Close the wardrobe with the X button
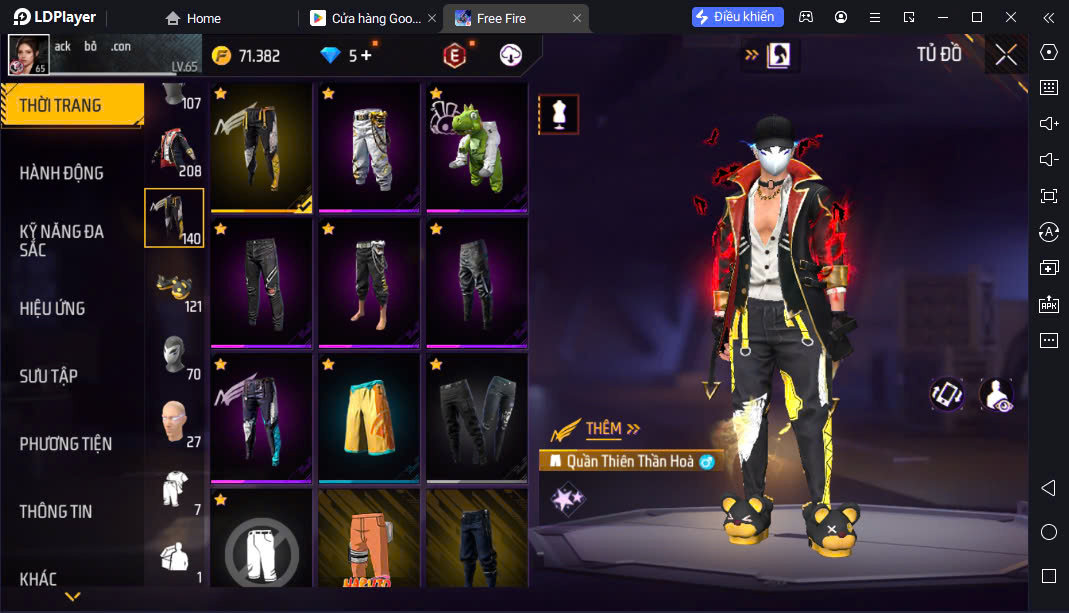The image size is (1069, 613). click(1005, 55)
